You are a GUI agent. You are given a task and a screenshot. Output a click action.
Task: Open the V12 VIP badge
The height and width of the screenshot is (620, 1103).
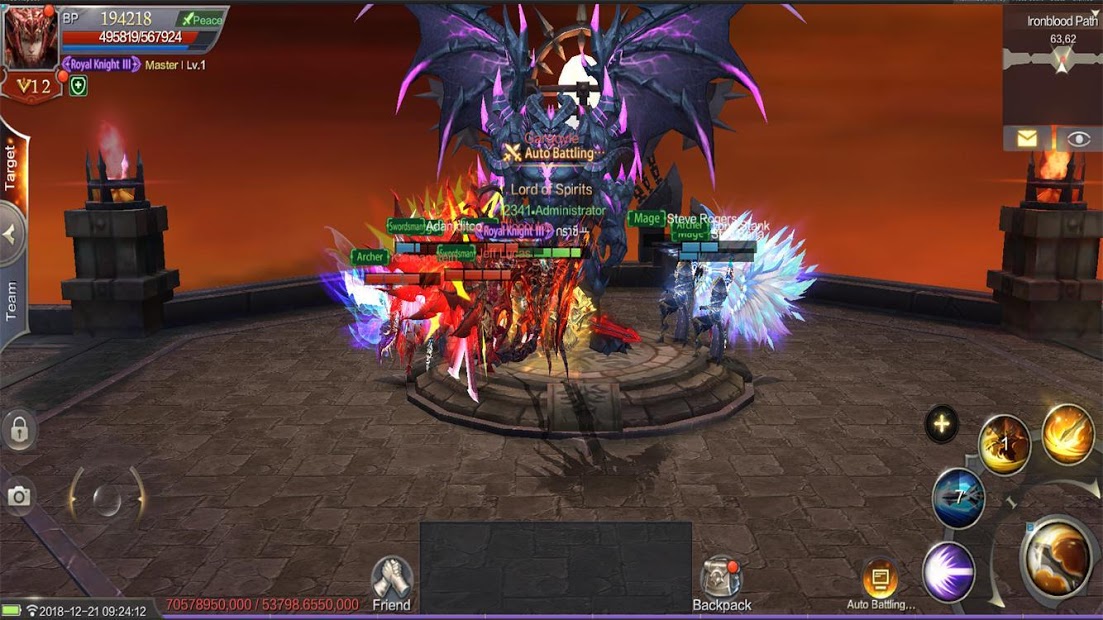click(x=31, y=87)
